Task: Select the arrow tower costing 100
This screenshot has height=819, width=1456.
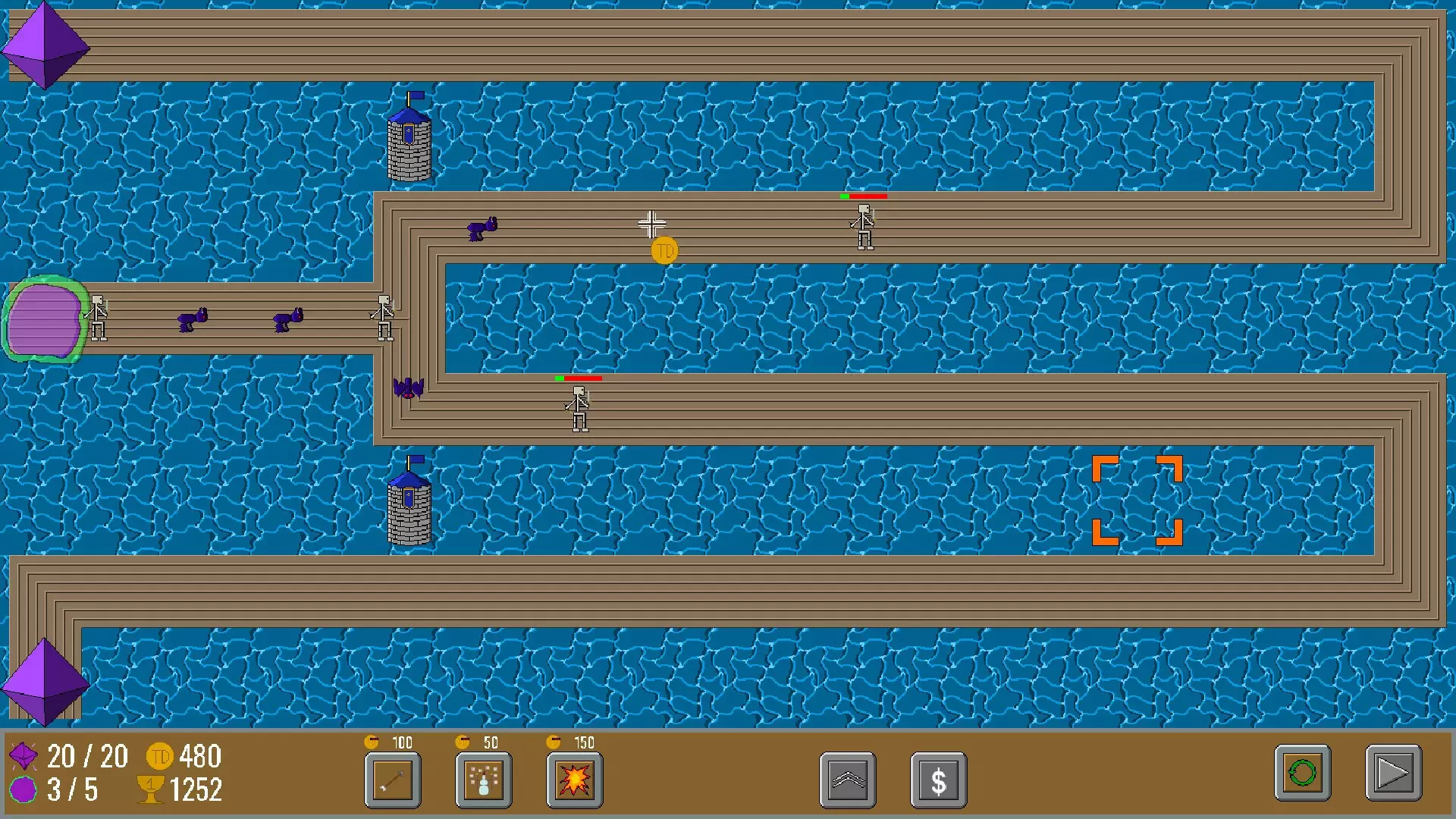Action: (x=393, y=780)
